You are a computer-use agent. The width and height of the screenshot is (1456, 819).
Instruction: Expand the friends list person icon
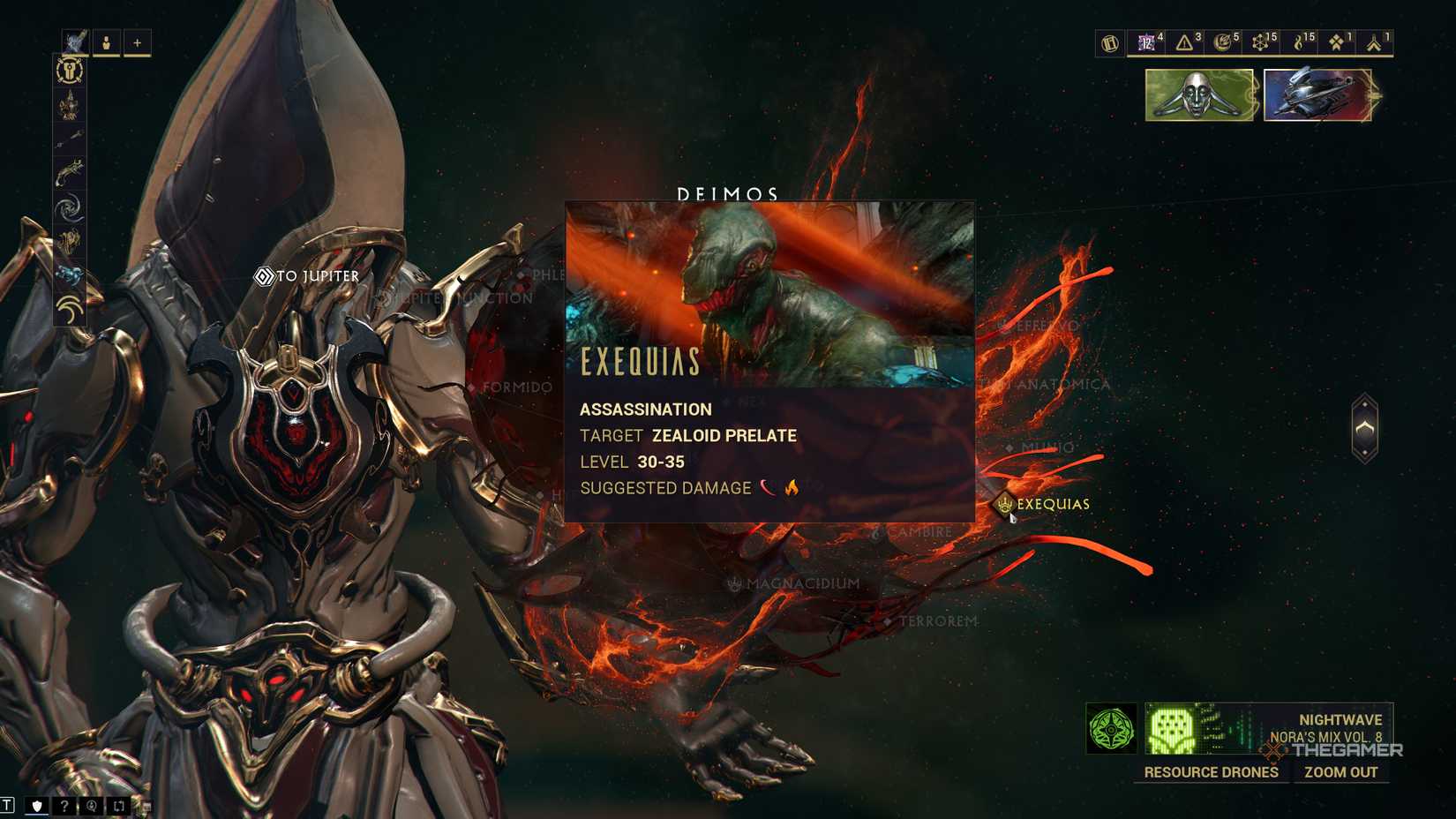tap(107, 41)
